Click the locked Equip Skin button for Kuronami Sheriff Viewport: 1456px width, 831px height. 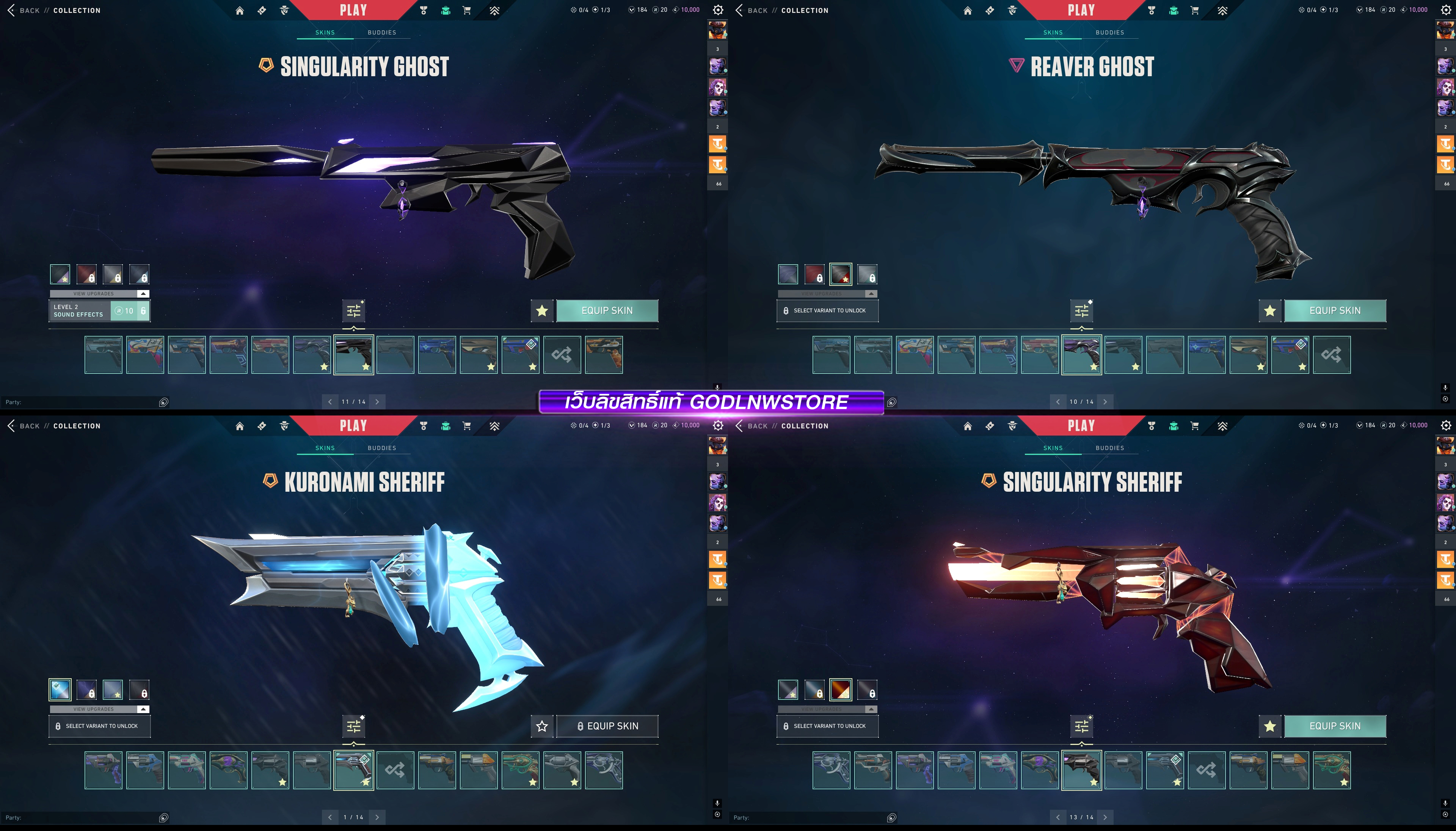(607, 726)
